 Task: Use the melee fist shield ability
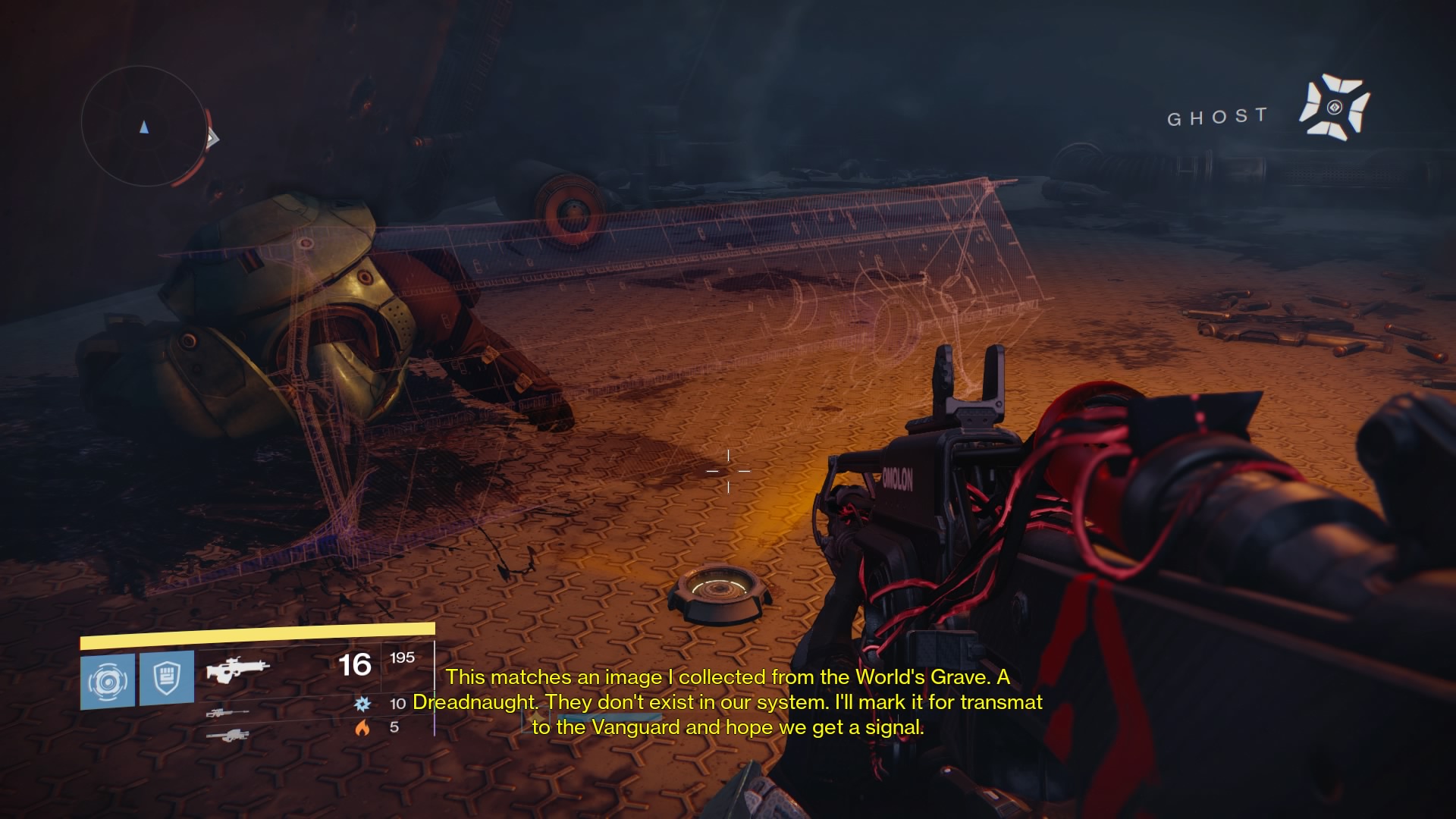pyautogui.click(x=167, y=678)
